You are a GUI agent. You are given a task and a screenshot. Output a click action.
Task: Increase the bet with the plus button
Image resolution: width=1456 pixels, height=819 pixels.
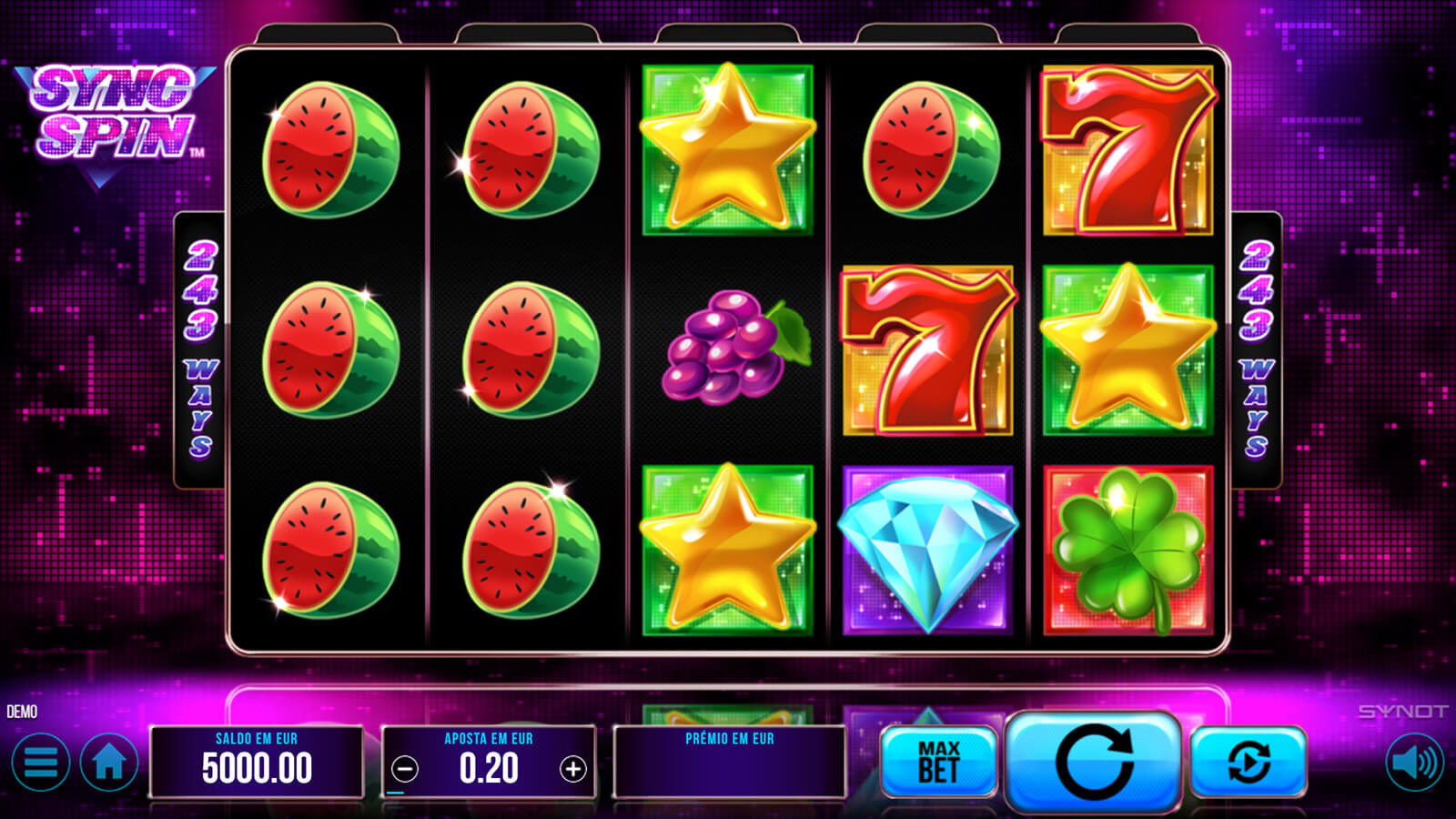click(x=573, y=770)
